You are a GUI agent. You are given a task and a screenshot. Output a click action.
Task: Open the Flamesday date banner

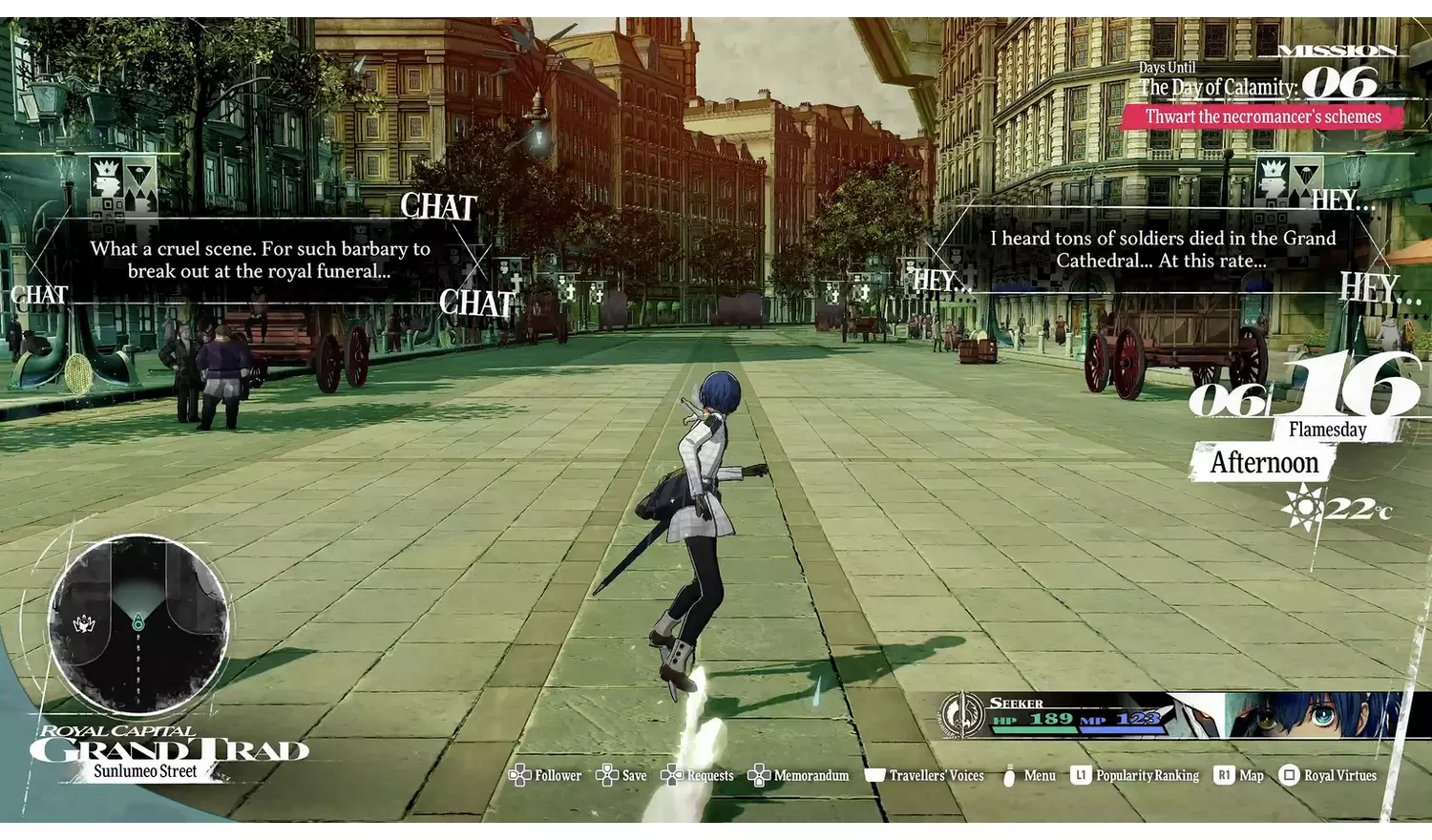(1329, 430)
